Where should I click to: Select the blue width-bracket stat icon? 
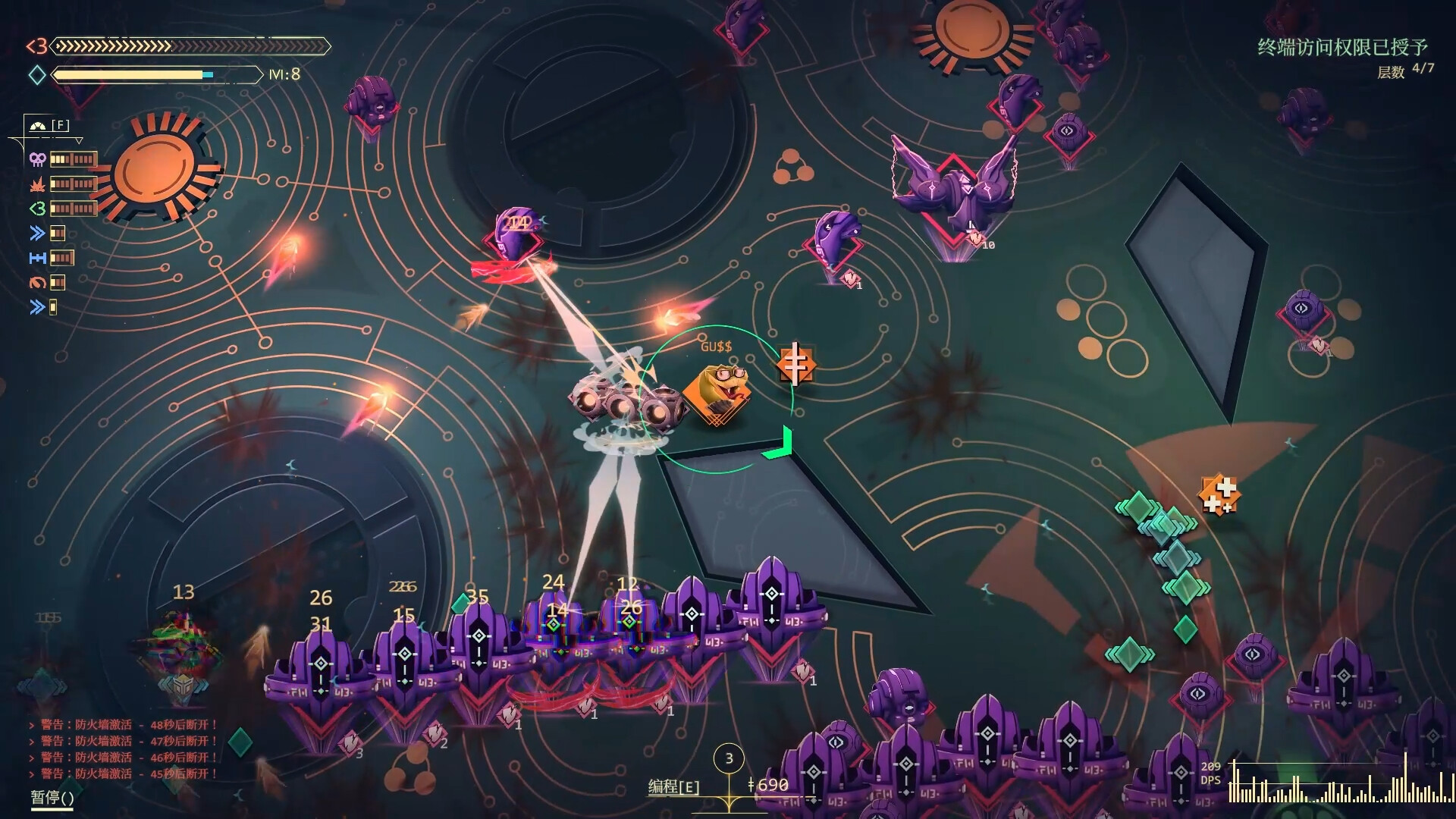pos(37,258)
